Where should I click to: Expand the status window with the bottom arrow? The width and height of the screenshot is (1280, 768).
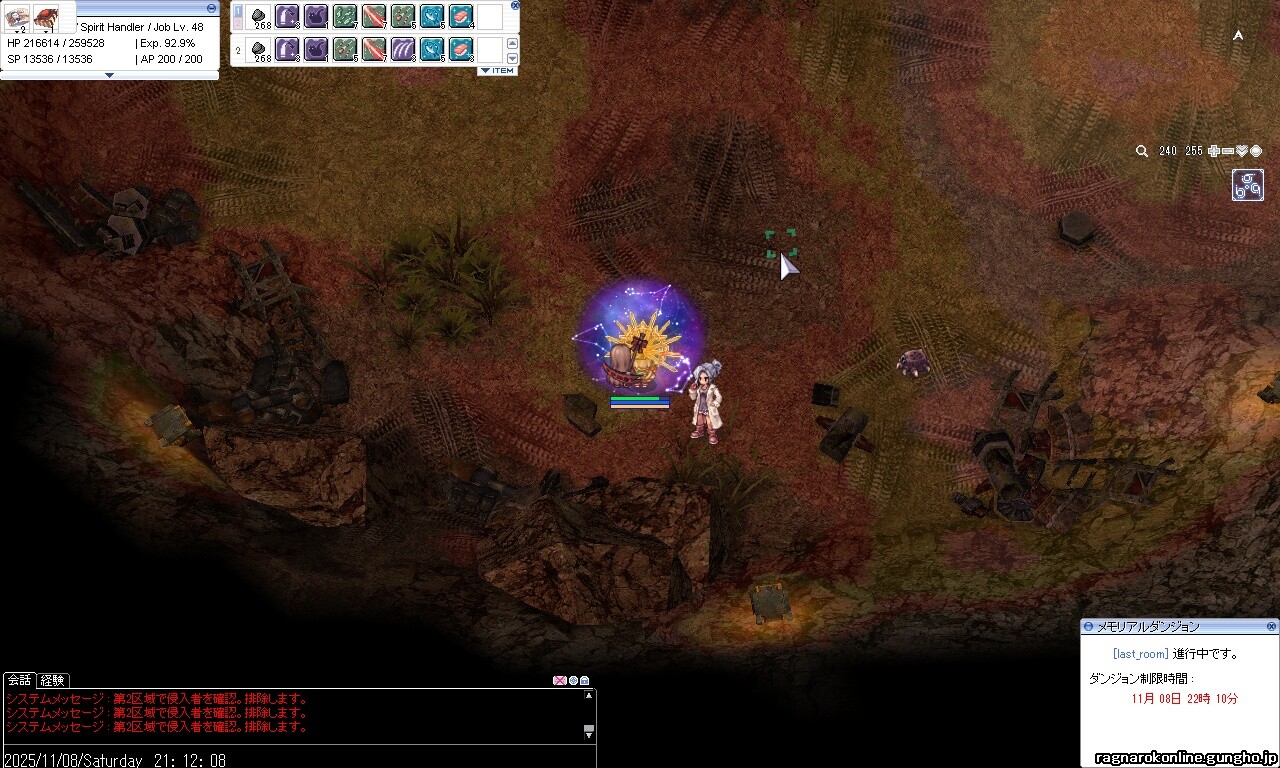[x=110, y=75]
